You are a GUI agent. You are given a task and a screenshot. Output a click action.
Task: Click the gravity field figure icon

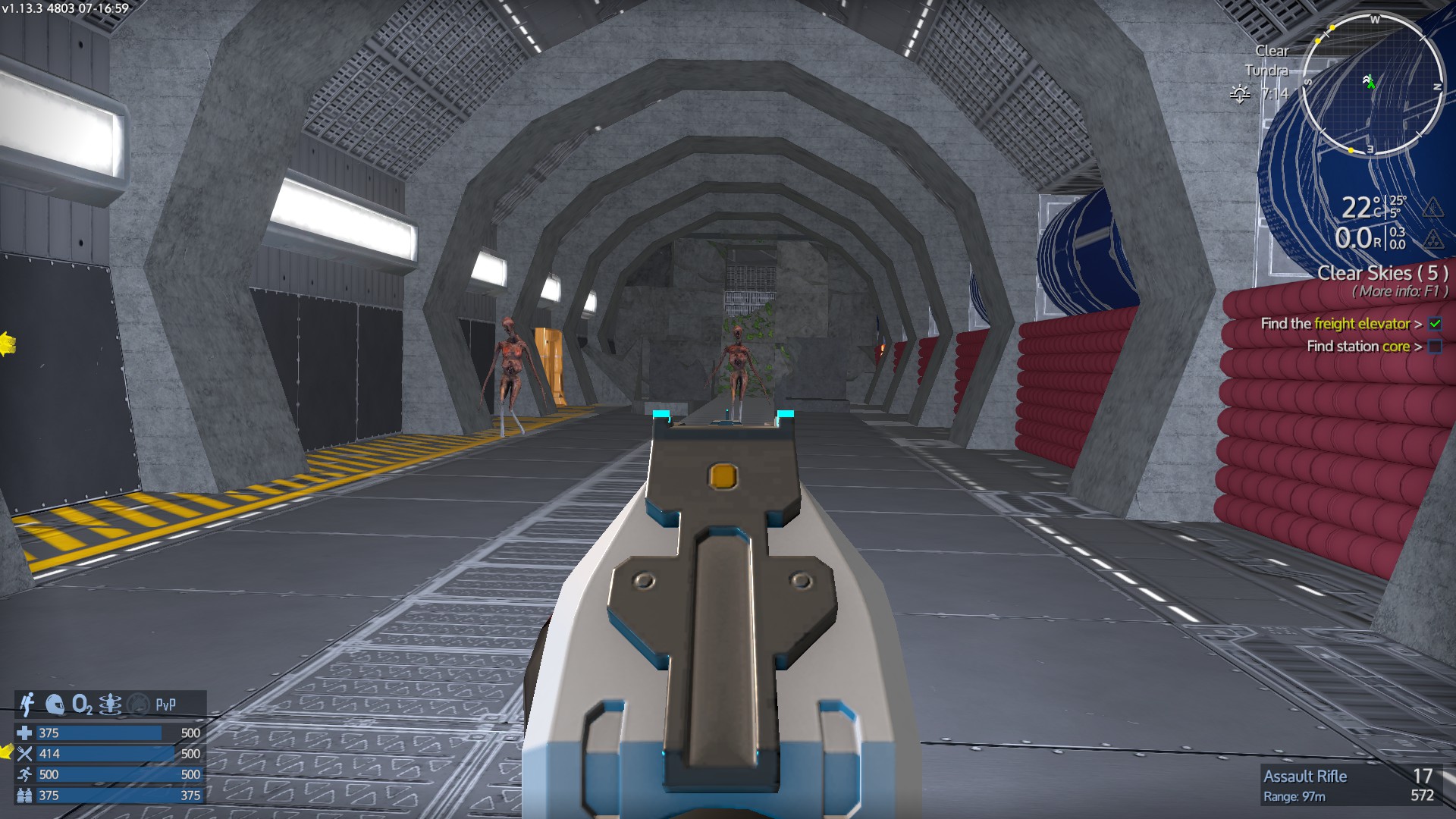(110, 704)
